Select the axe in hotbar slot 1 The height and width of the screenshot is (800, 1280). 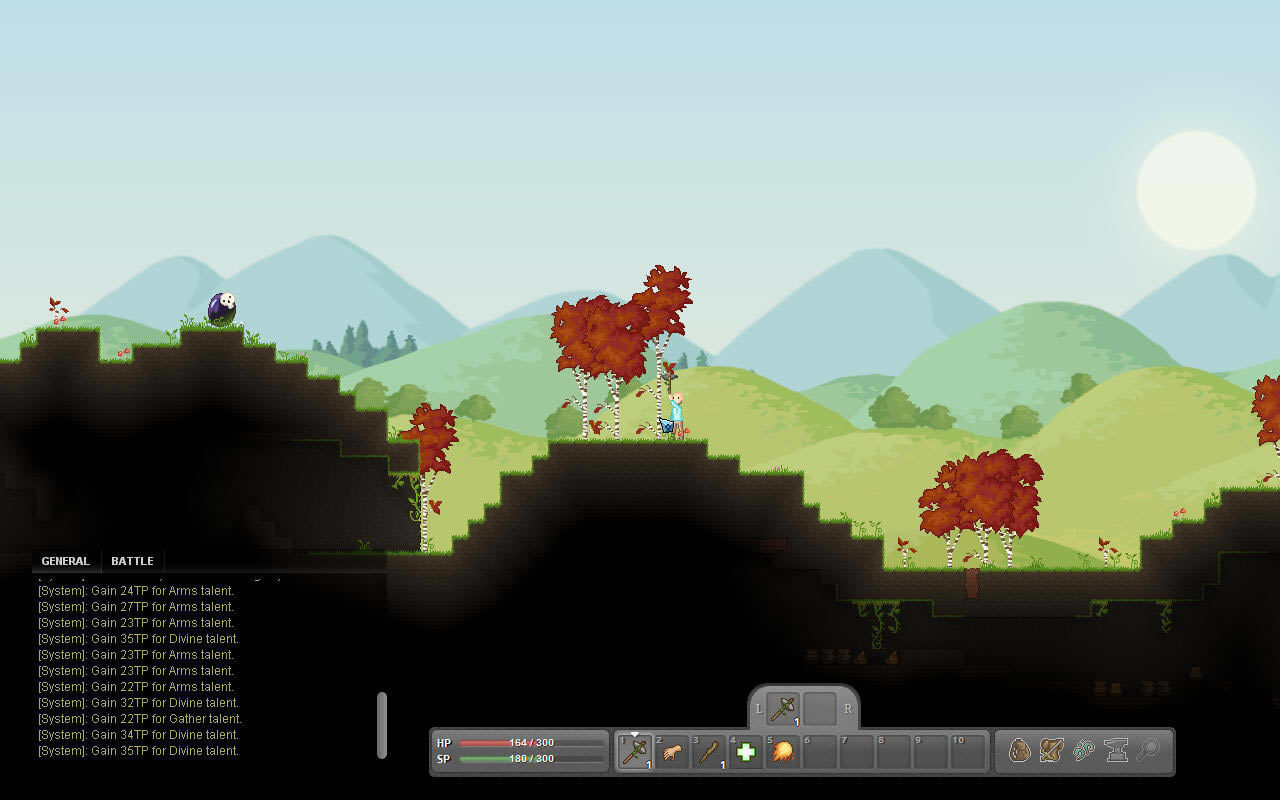[x=635, y=751]
